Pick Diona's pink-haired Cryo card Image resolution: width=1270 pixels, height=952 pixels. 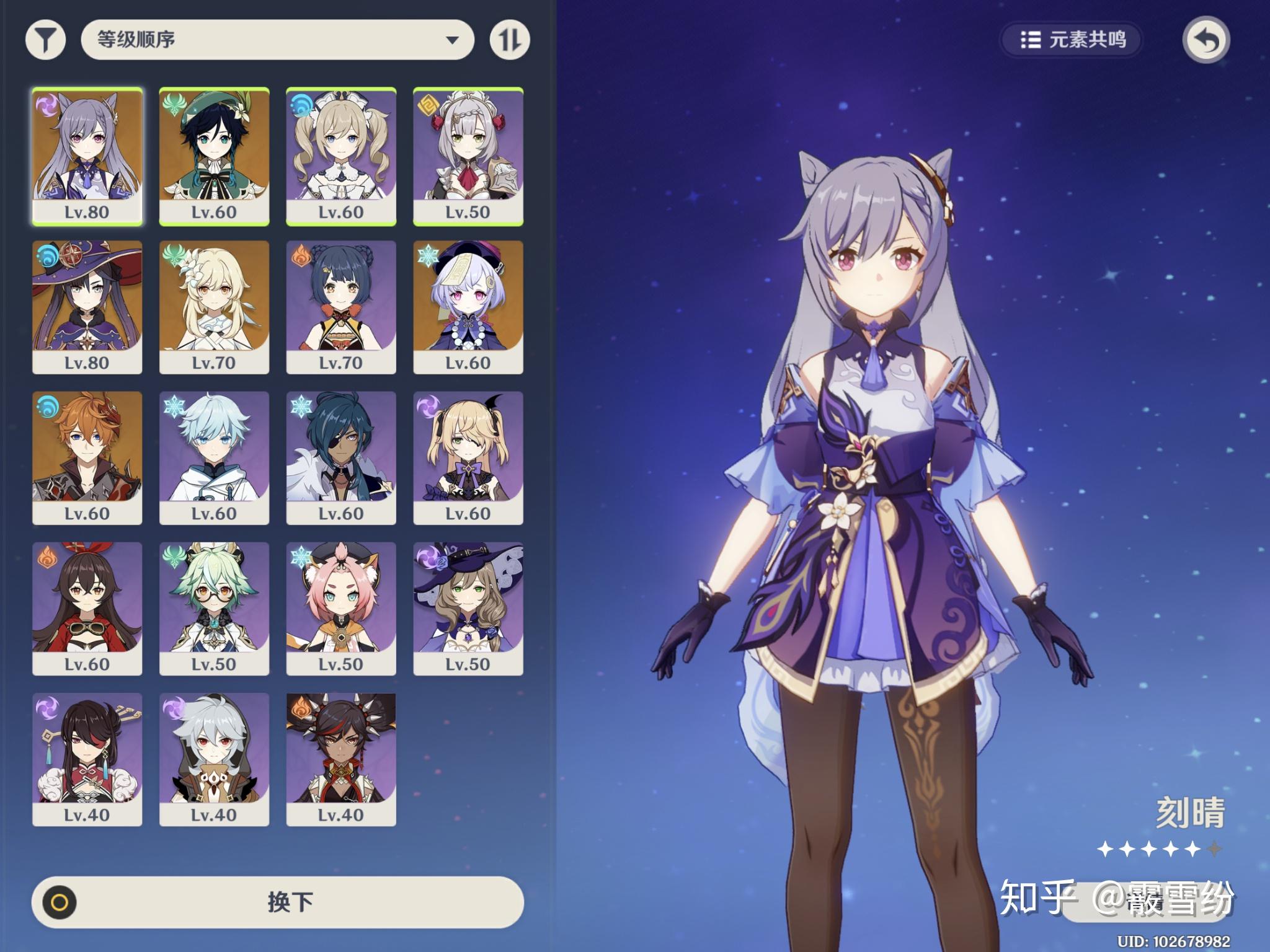[341, 609]
